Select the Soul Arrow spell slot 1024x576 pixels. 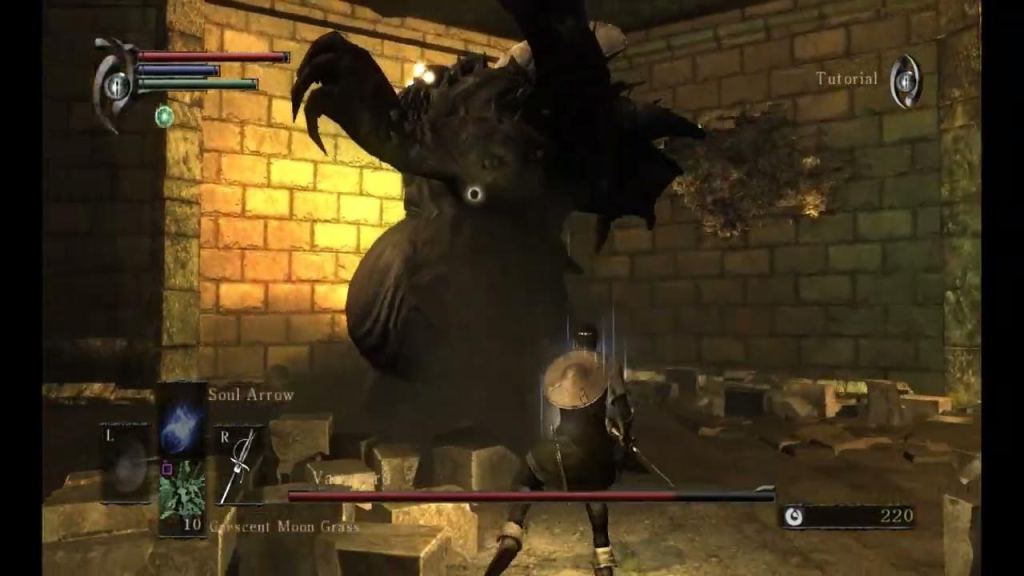point(181,418)
